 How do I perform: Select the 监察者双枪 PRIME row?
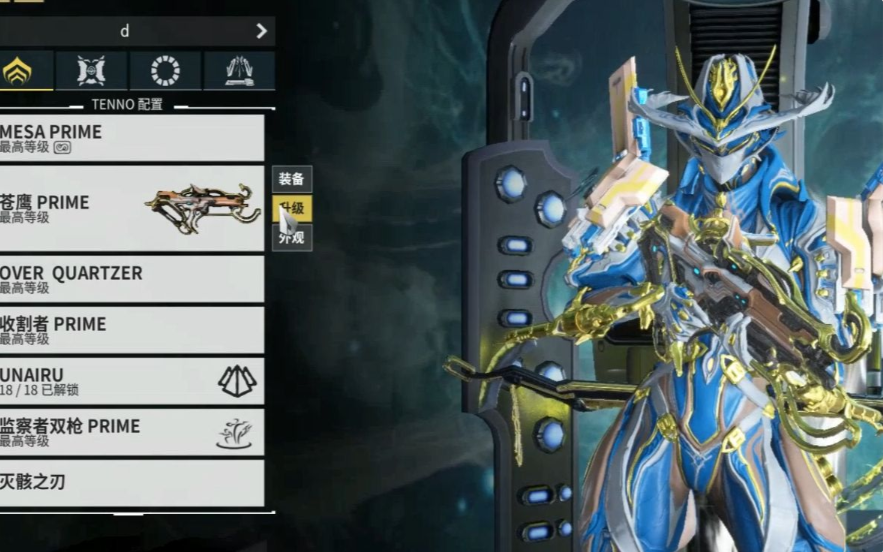click(130, 432)
